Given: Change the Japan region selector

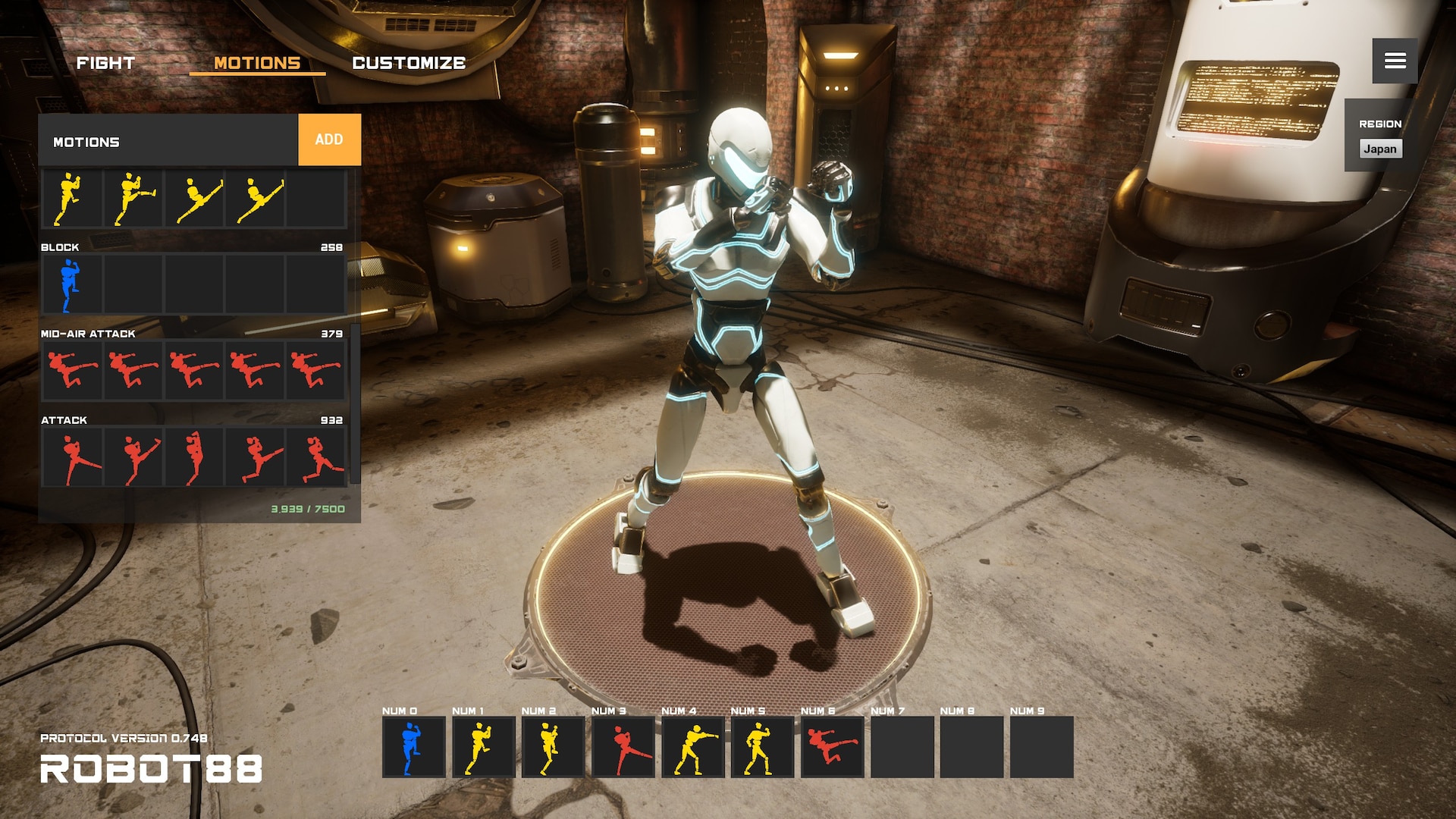Looking at the screenshot, I should [1380, 149].
